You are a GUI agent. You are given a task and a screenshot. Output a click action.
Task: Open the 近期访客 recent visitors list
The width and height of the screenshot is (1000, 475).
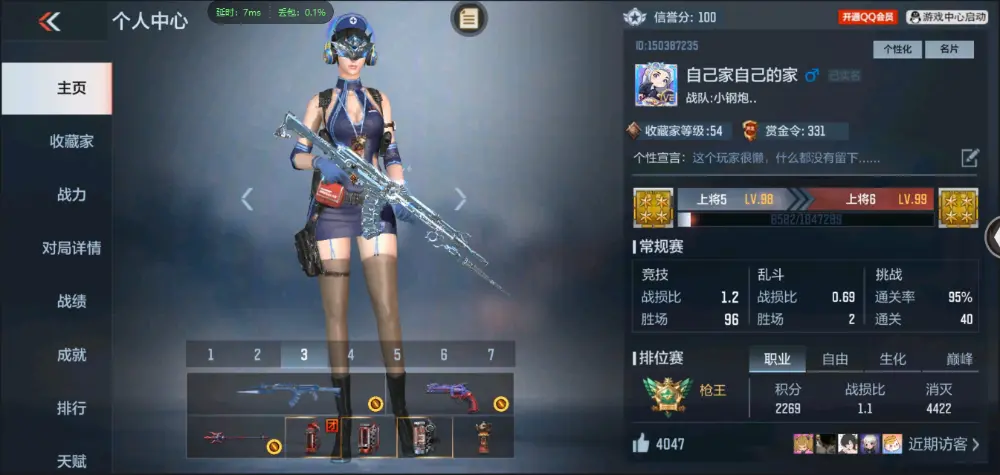944,443
